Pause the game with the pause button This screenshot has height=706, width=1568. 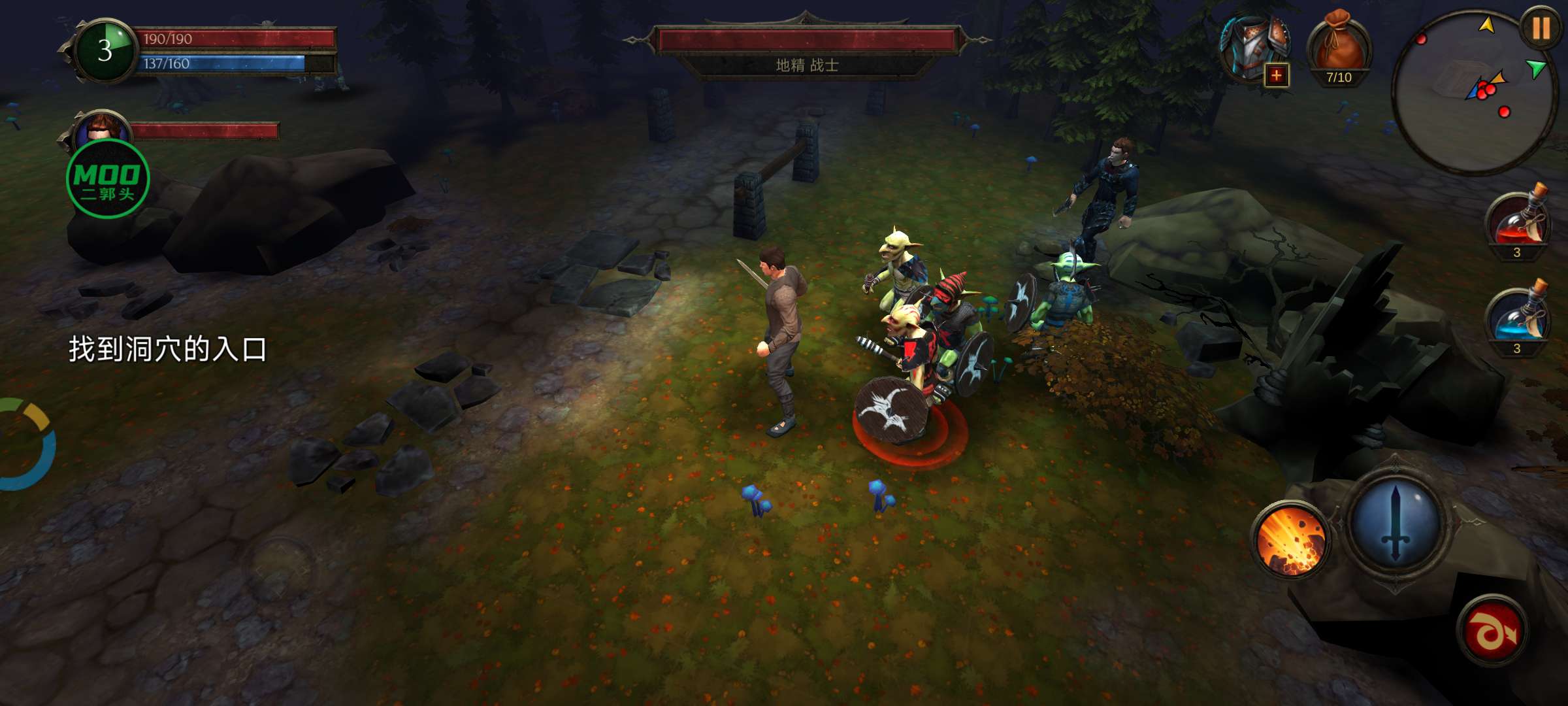click(x=1541, y=29)
